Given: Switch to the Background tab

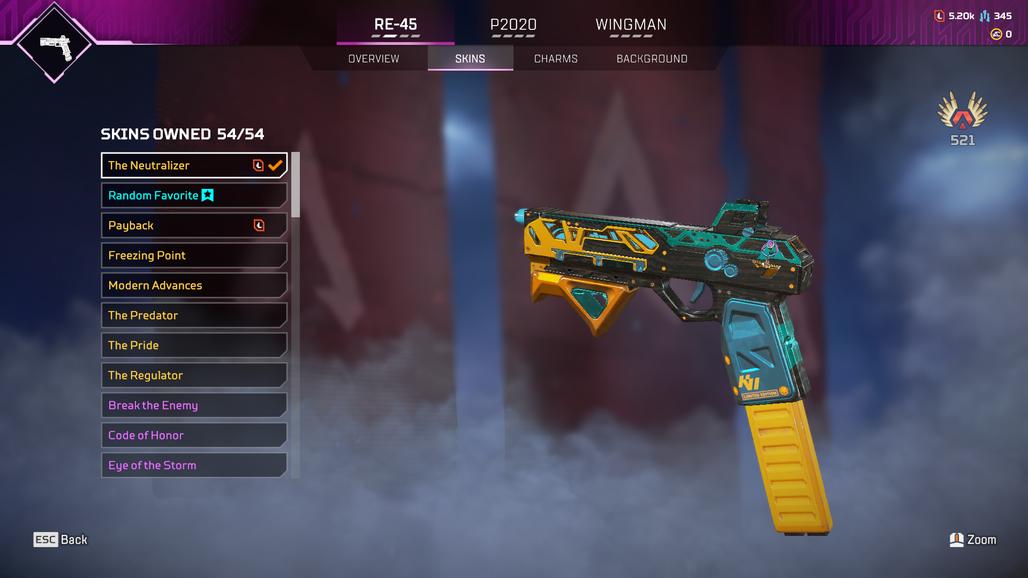Looking at the screenshot, I should (x=651, y=59).
